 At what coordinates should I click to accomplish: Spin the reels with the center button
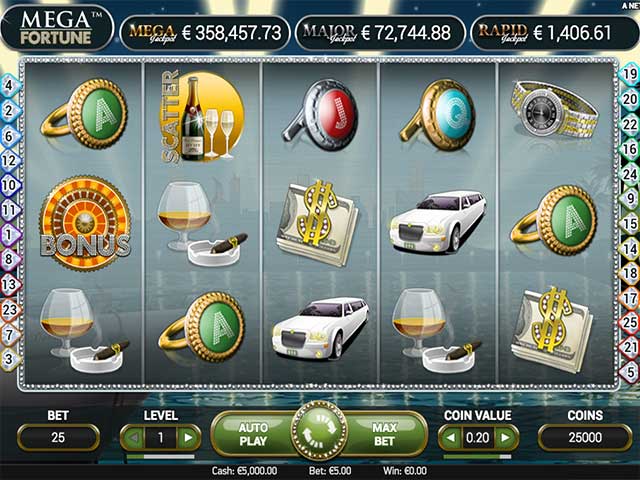pos(319,432)
